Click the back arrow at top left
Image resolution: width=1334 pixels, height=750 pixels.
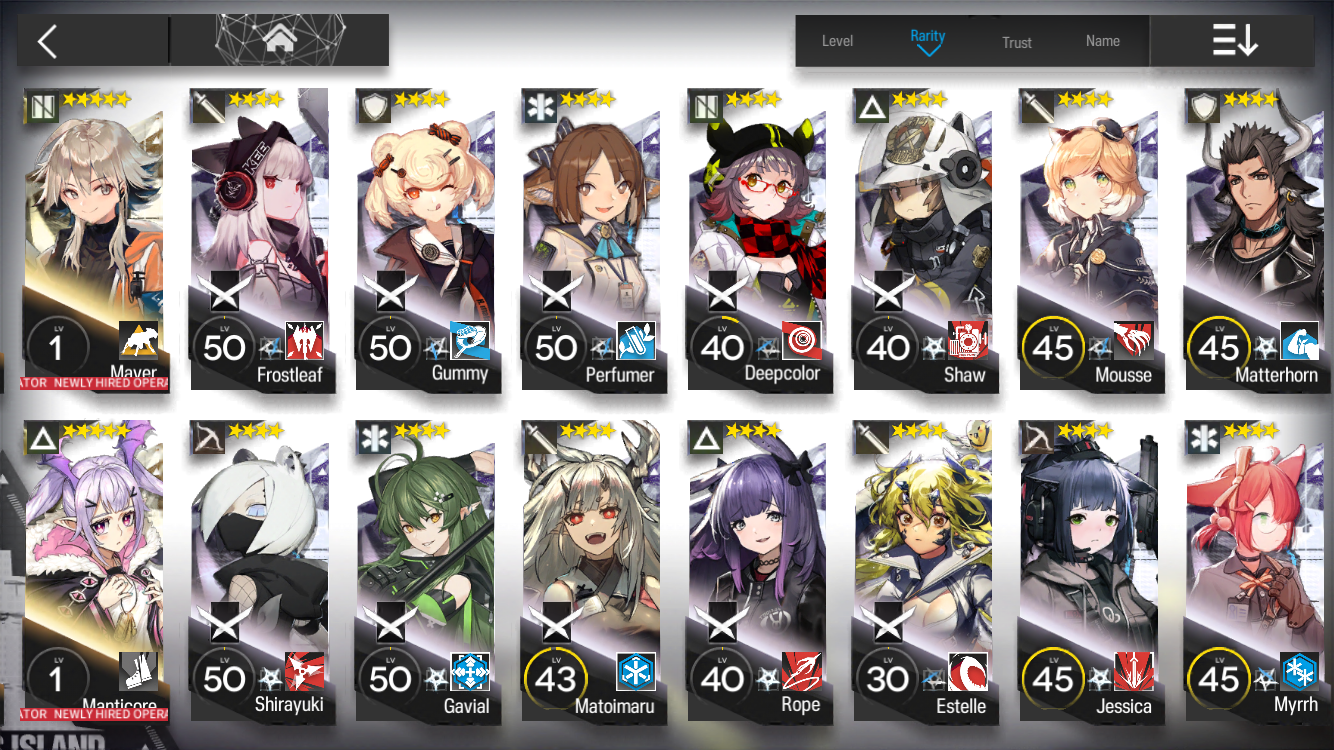coord(48,41)
